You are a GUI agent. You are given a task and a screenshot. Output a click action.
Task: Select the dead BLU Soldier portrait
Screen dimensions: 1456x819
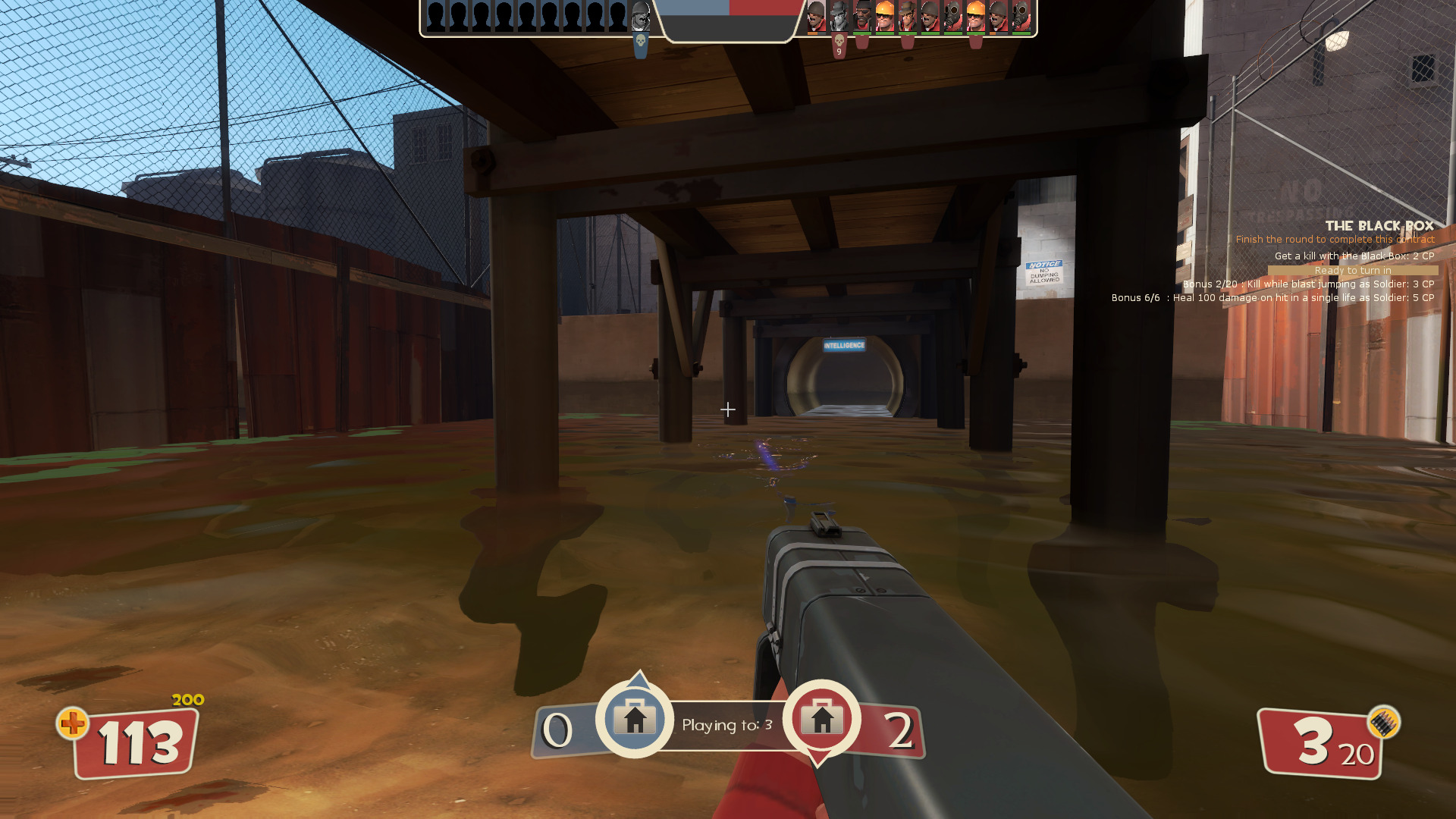(x=641, y=17)
